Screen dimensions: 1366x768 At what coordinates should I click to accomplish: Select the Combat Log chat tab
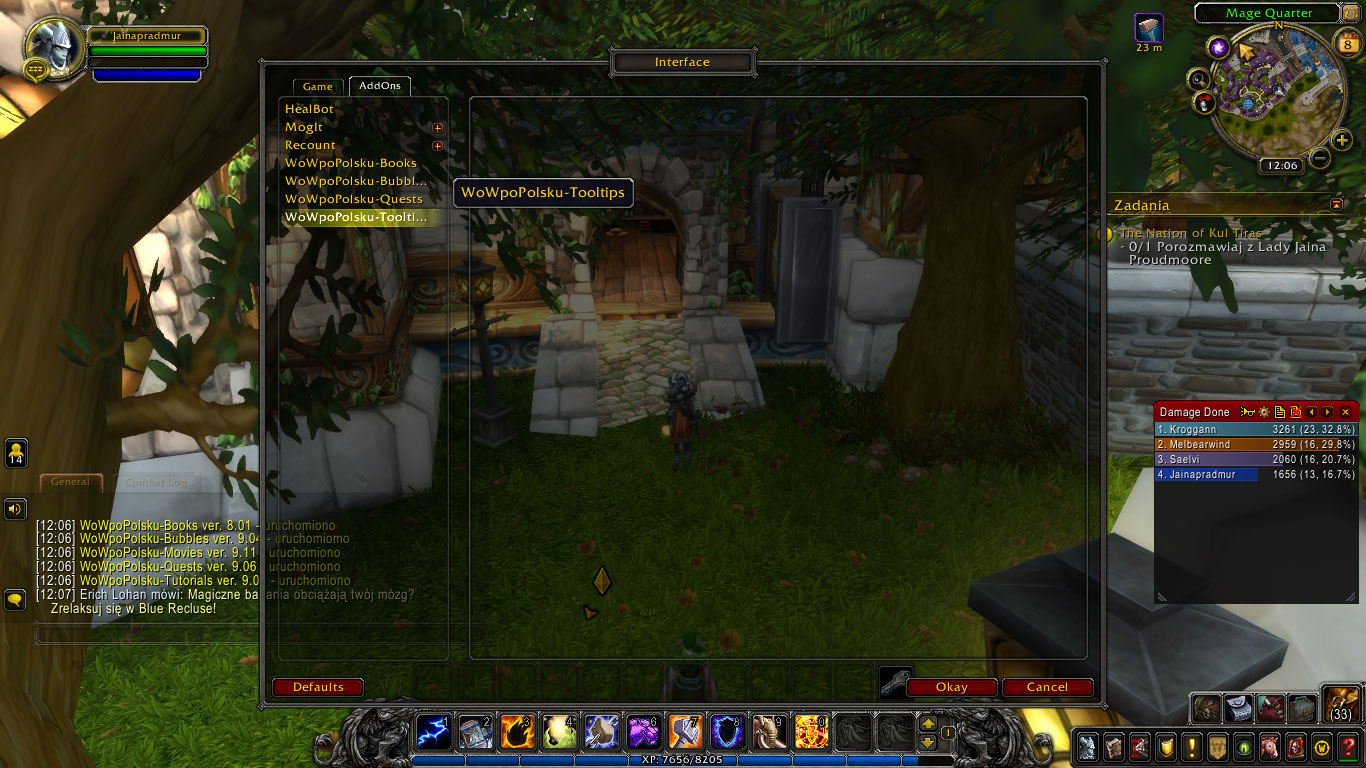pyautogui.click(x=156, y=481)
